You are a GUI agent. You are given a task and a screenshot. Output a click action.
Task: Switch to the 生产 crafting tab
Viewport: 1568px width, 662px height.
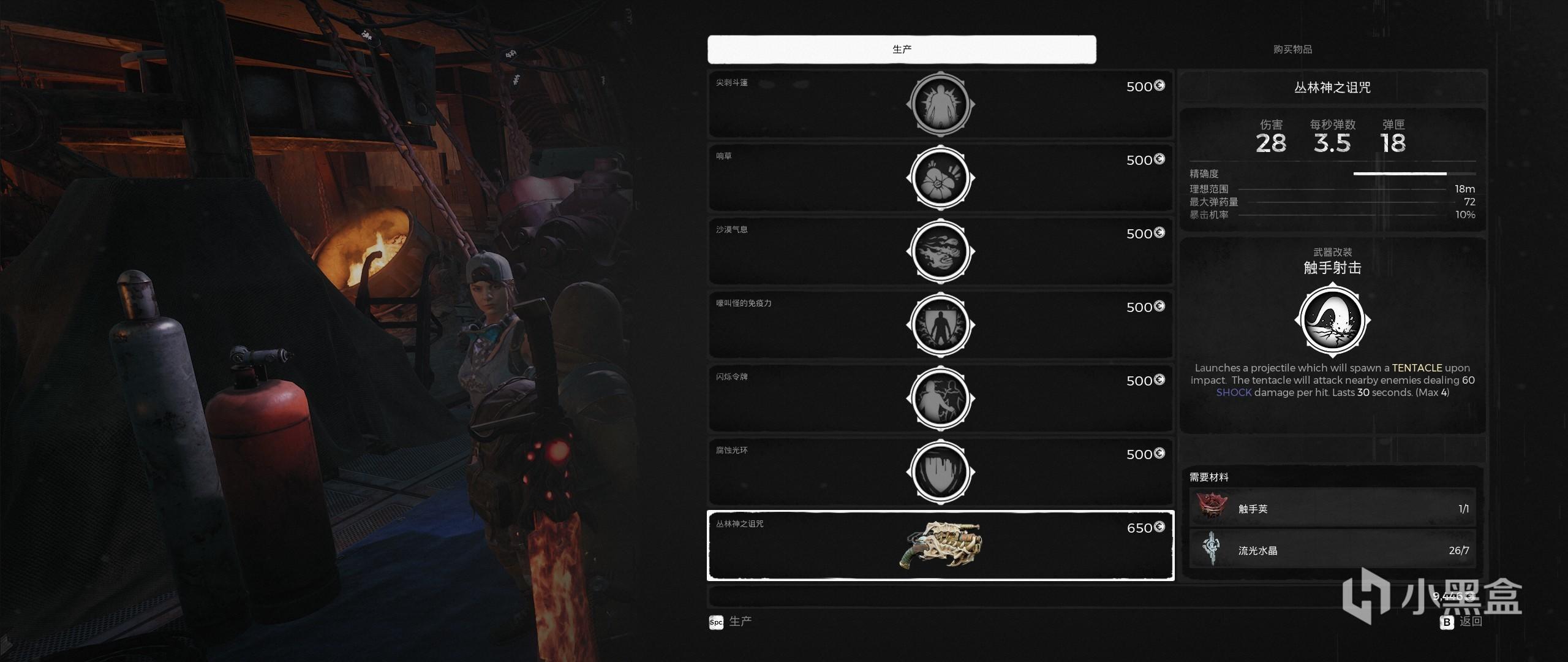coord(902,49)
